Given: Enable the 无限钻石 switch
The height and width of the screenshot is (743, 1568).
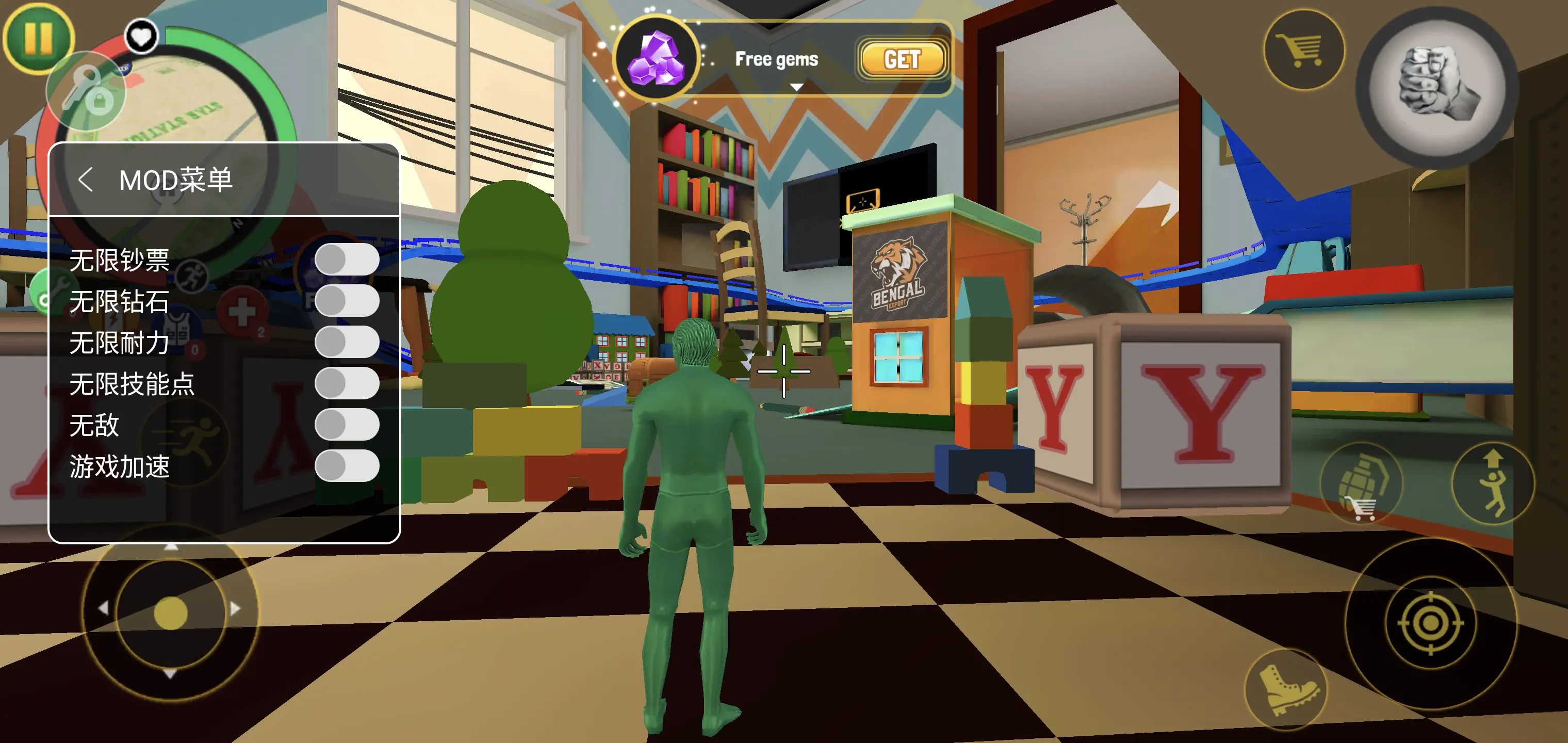Looking at the screenshot, I should 346,301.
